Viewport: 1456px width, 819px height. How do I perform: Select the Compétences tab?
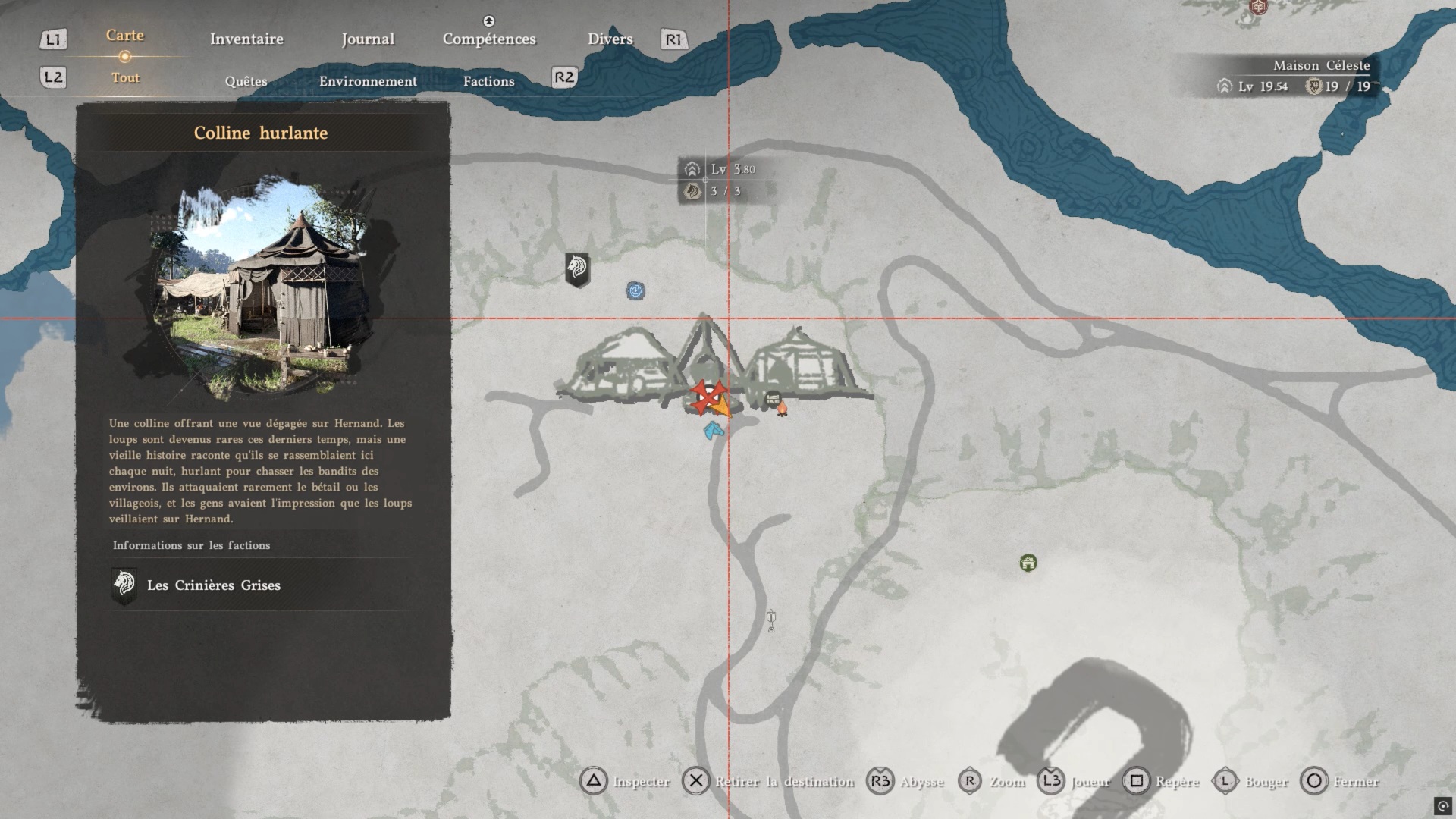pyautogui.click(x=489, y=39)
